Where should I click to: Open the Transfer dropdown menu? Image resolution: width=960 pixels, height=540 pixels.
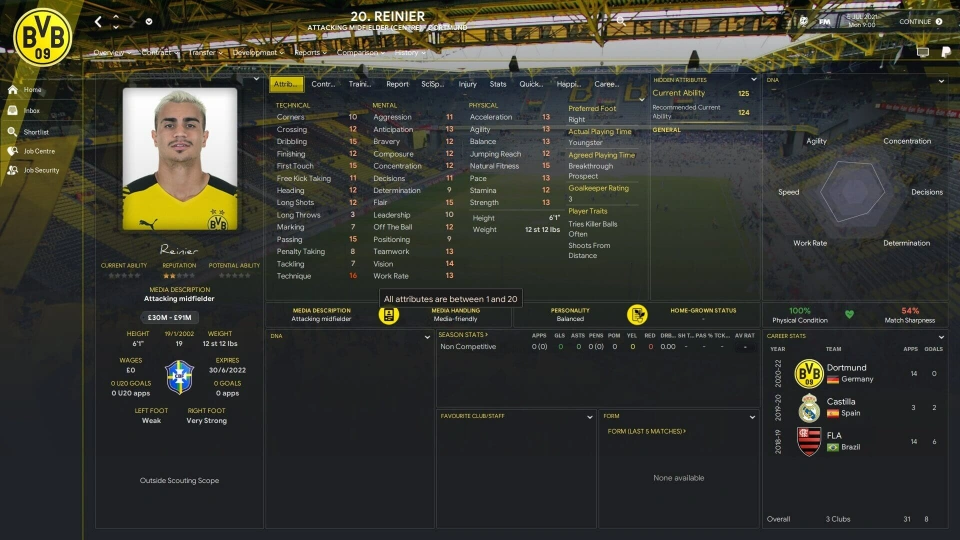(x=203, y=52)
